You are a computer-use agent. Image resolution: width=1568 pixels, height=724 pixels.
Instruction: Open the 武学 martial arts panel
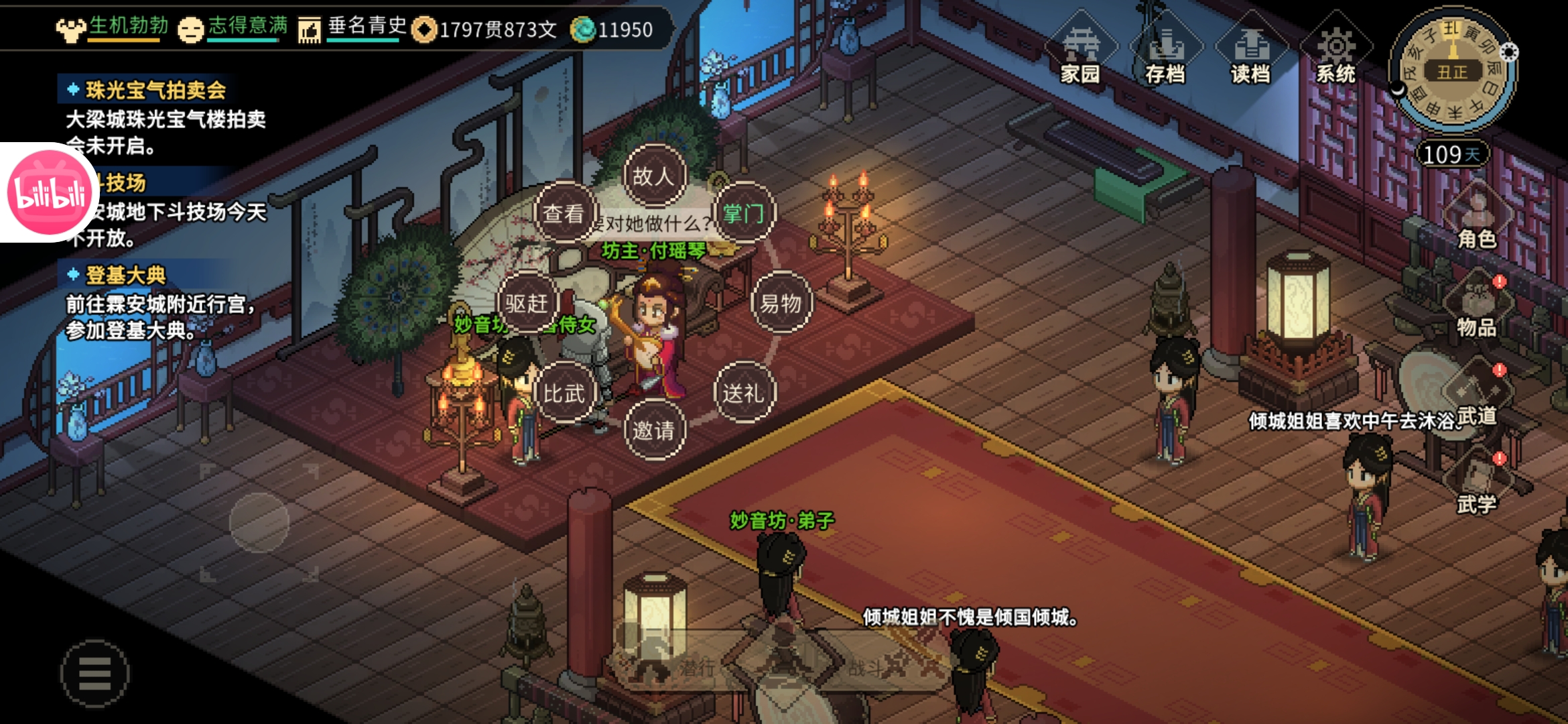pos(1477,486)
